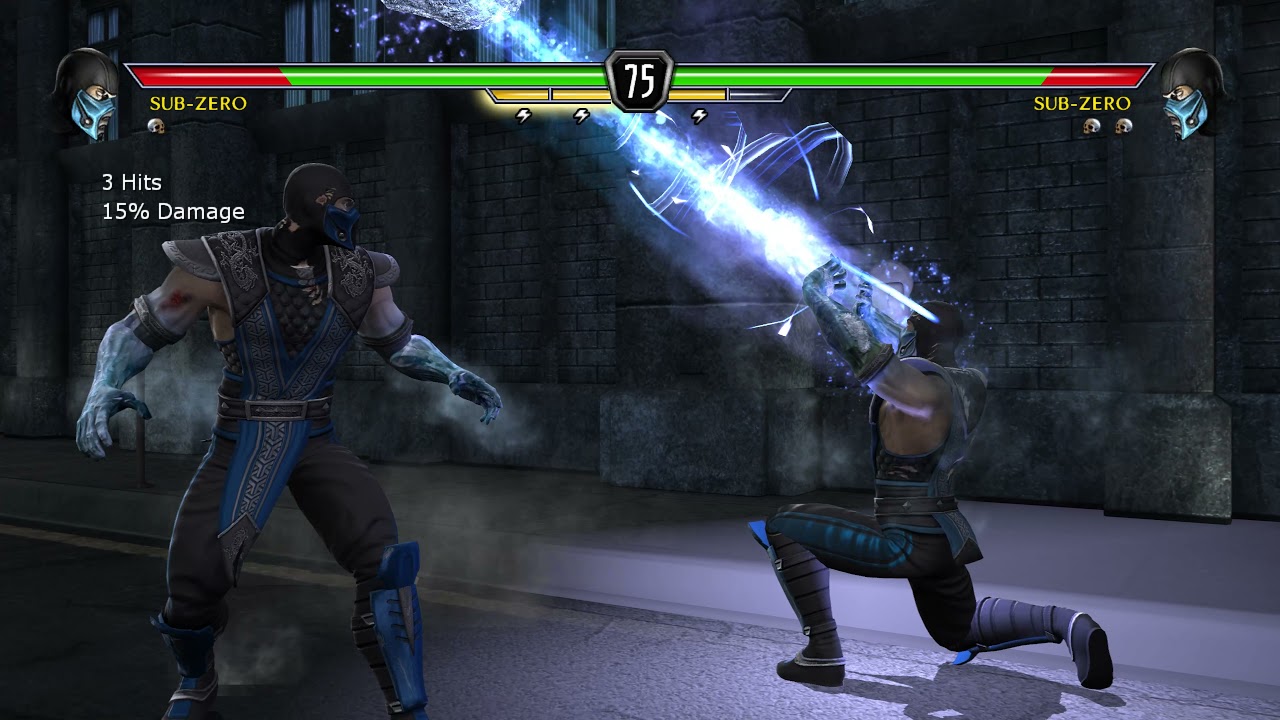Click the third filled meter segment on the right
Image resolution: width=1280 pixels, height=720 pixels.
tap(697, 94)
